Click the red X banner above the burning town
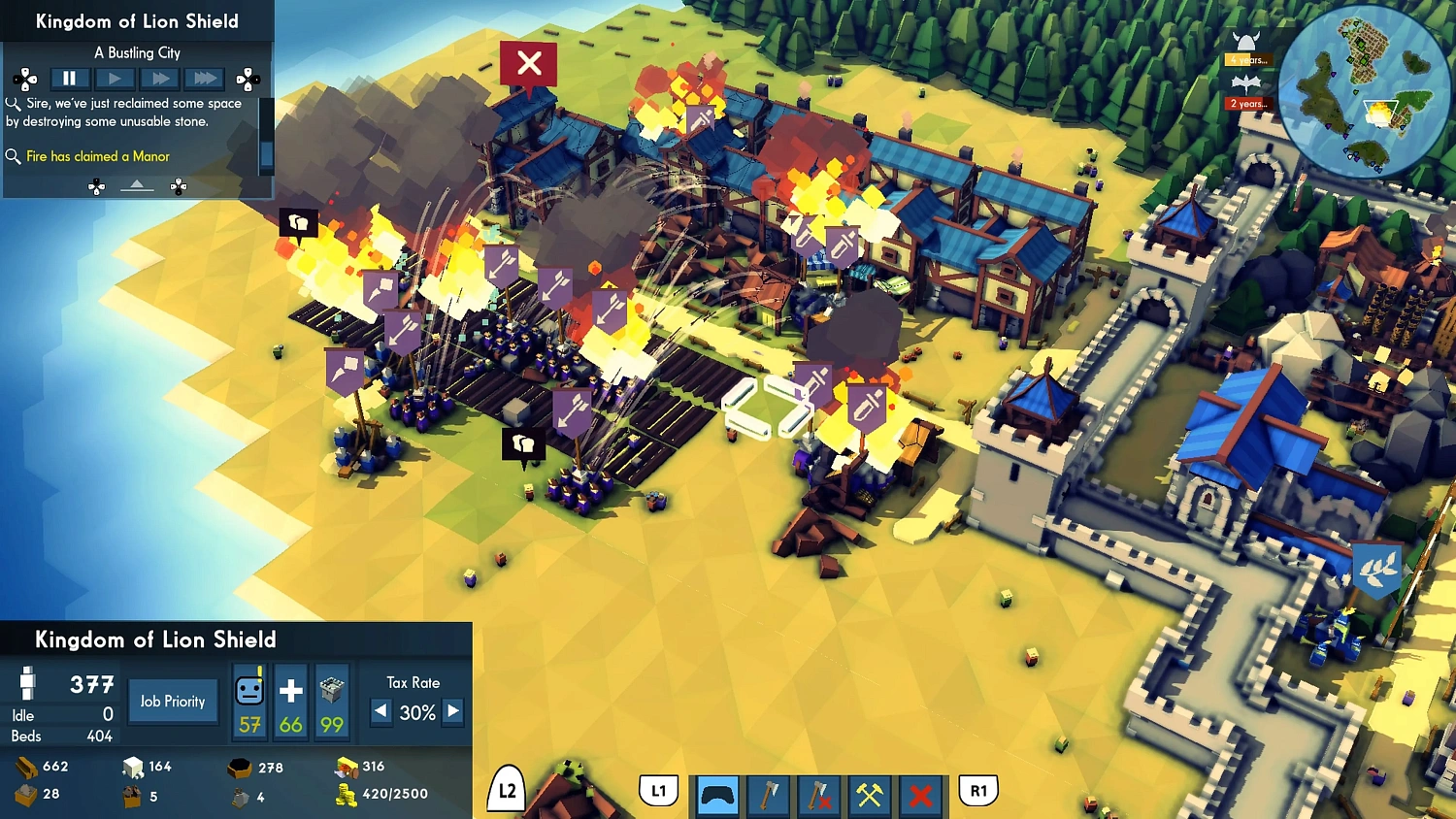This screenshot has height=819, width=1456. pyautogui.click(x=528, y=63)
